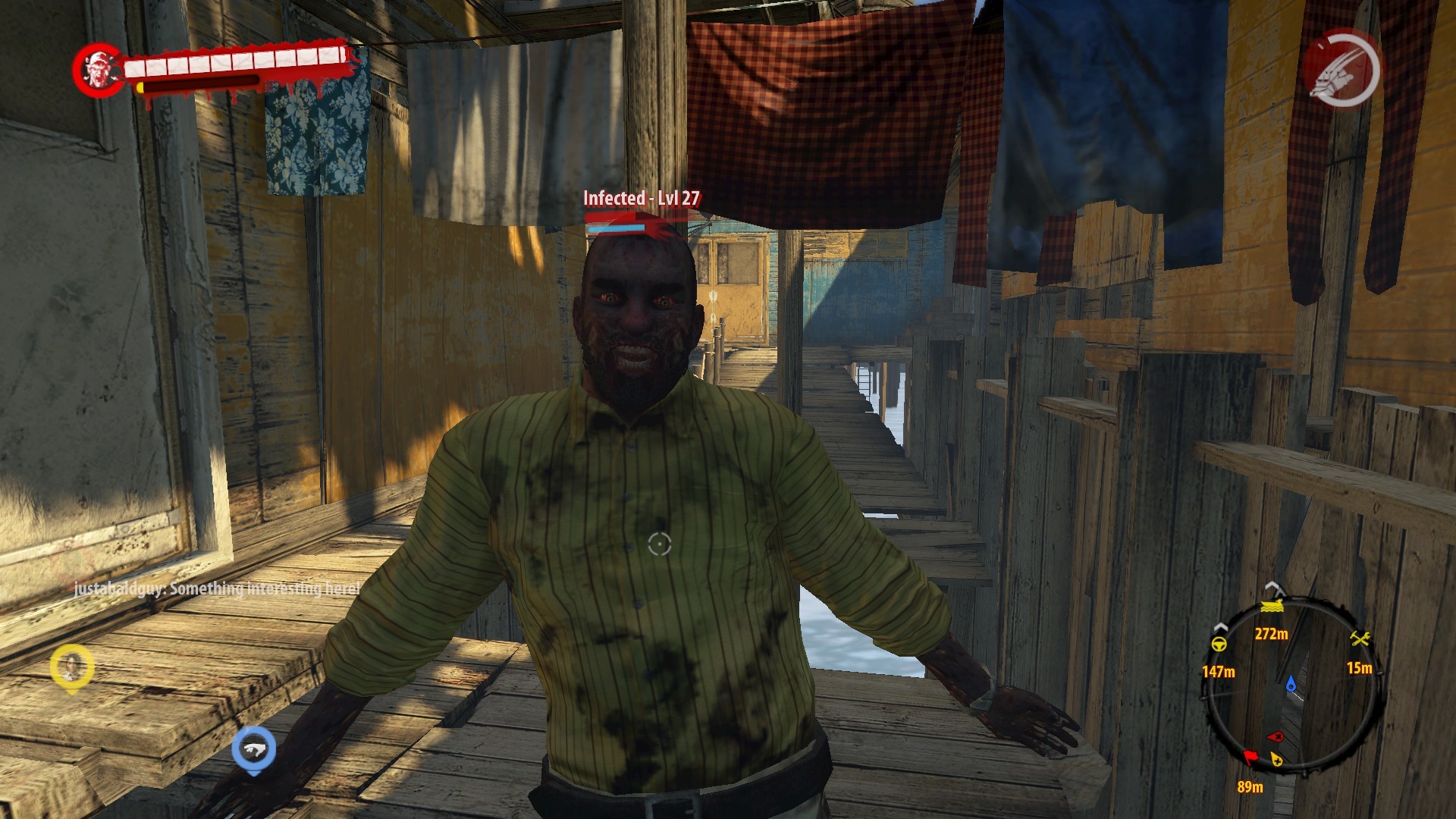
Task: Select the yellow cross pin on minimap
Action: pyautogui.click(x=1277, y=759)
